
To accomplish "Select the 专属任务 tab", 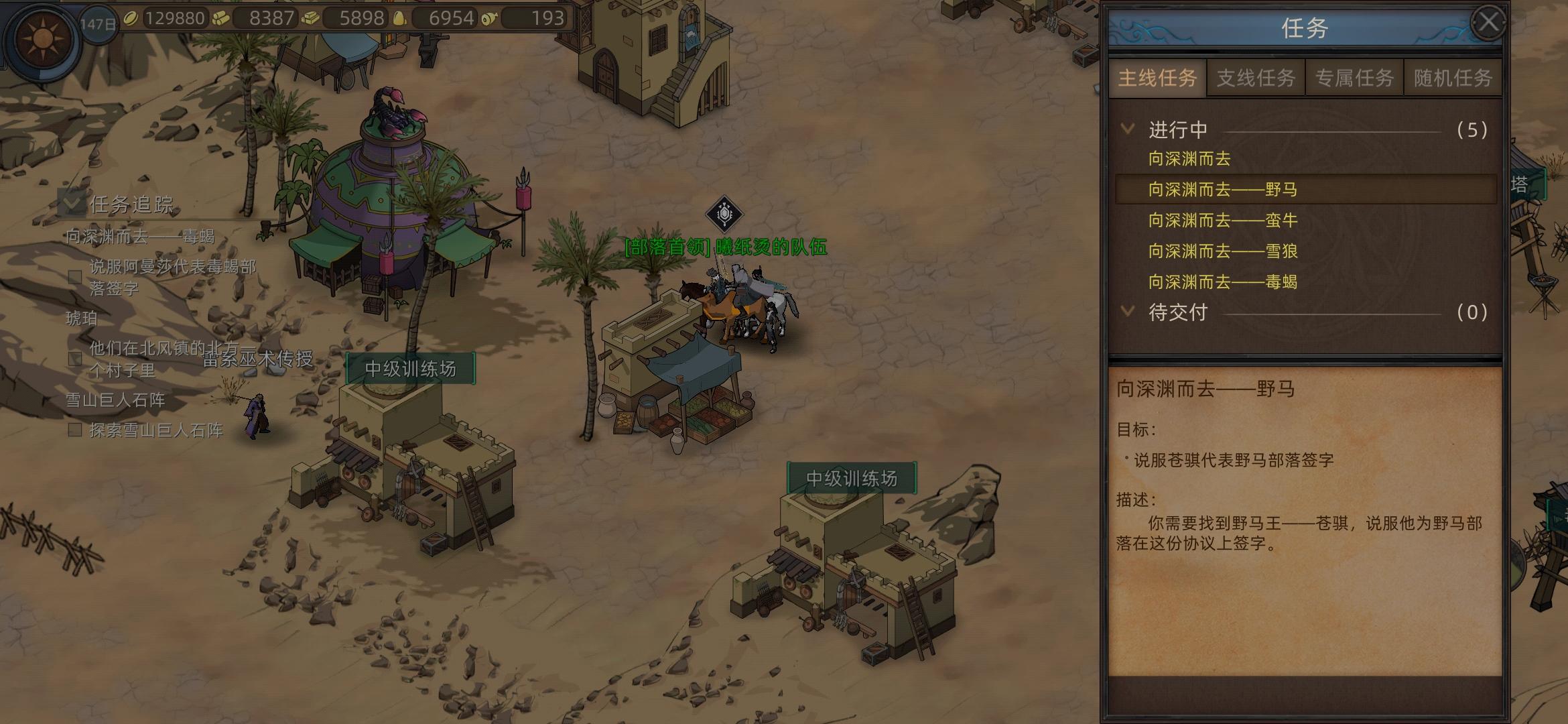I will tap(1354, 78).
